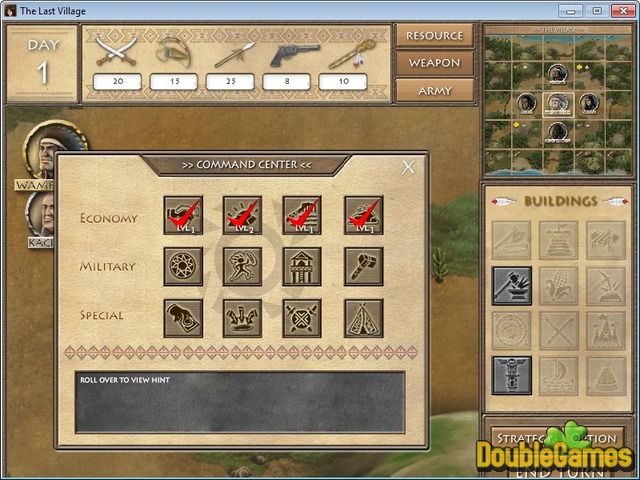
Task: Pick the Special teepee upgrade icon
Action: click(363, 317)
